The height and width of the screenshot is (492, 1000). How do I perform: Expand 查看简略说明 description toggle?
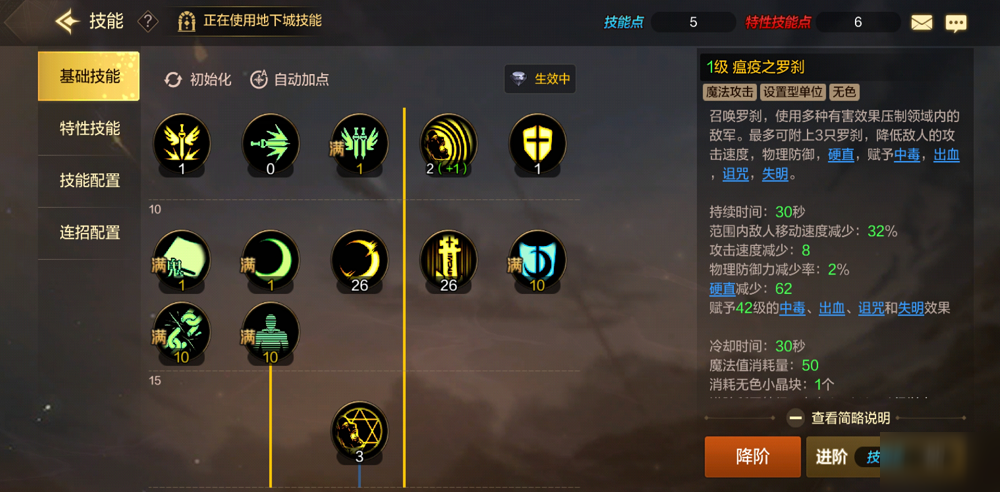coord(838,419)
